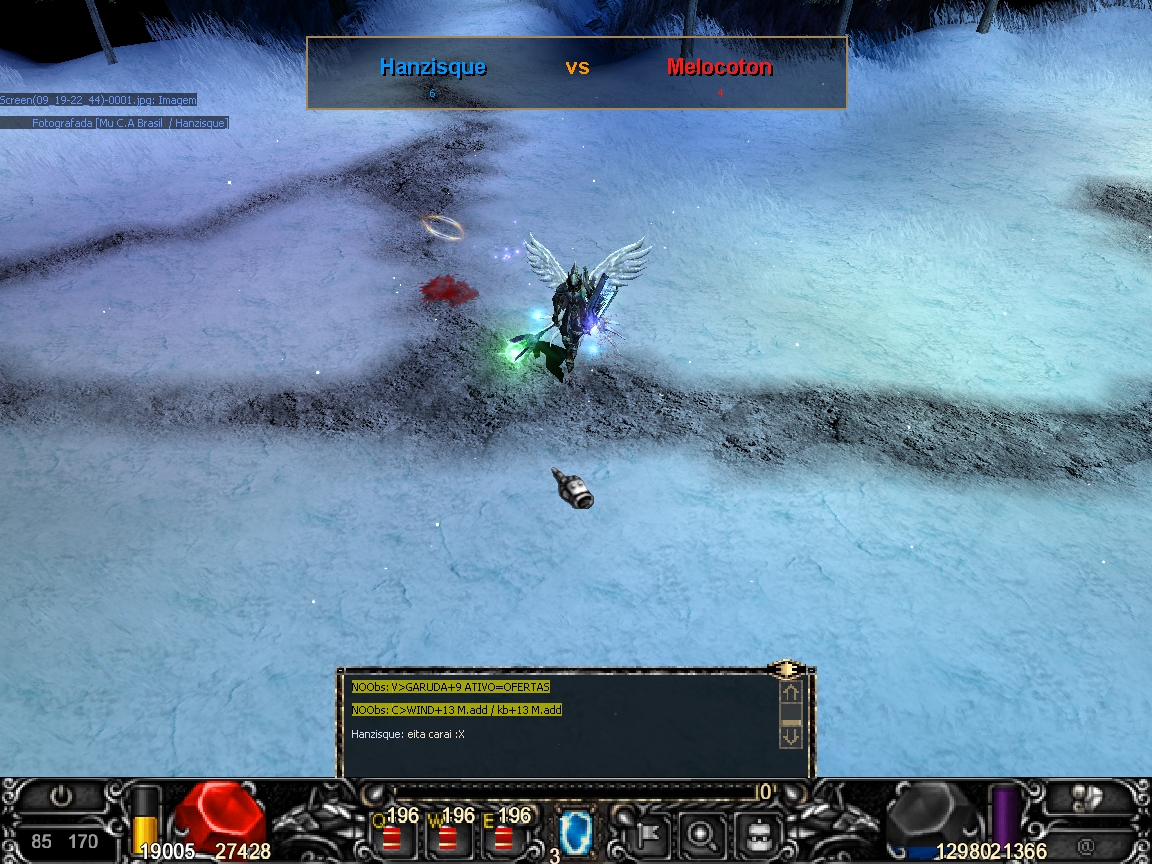The height and width of the screenshot is (864, 1152).
Task: Open the backpack inventory button
Action: 757,832
